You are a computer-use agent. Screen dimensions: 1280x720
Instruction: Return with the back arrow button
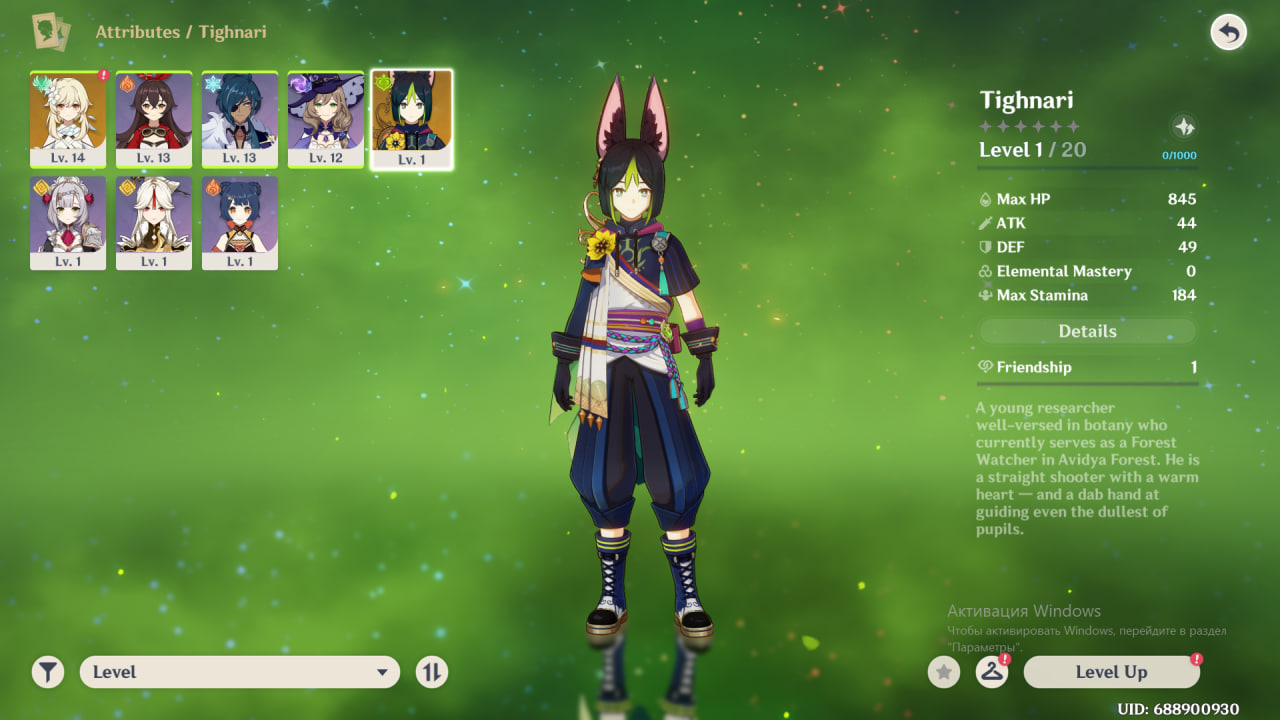pos(1228,33)
